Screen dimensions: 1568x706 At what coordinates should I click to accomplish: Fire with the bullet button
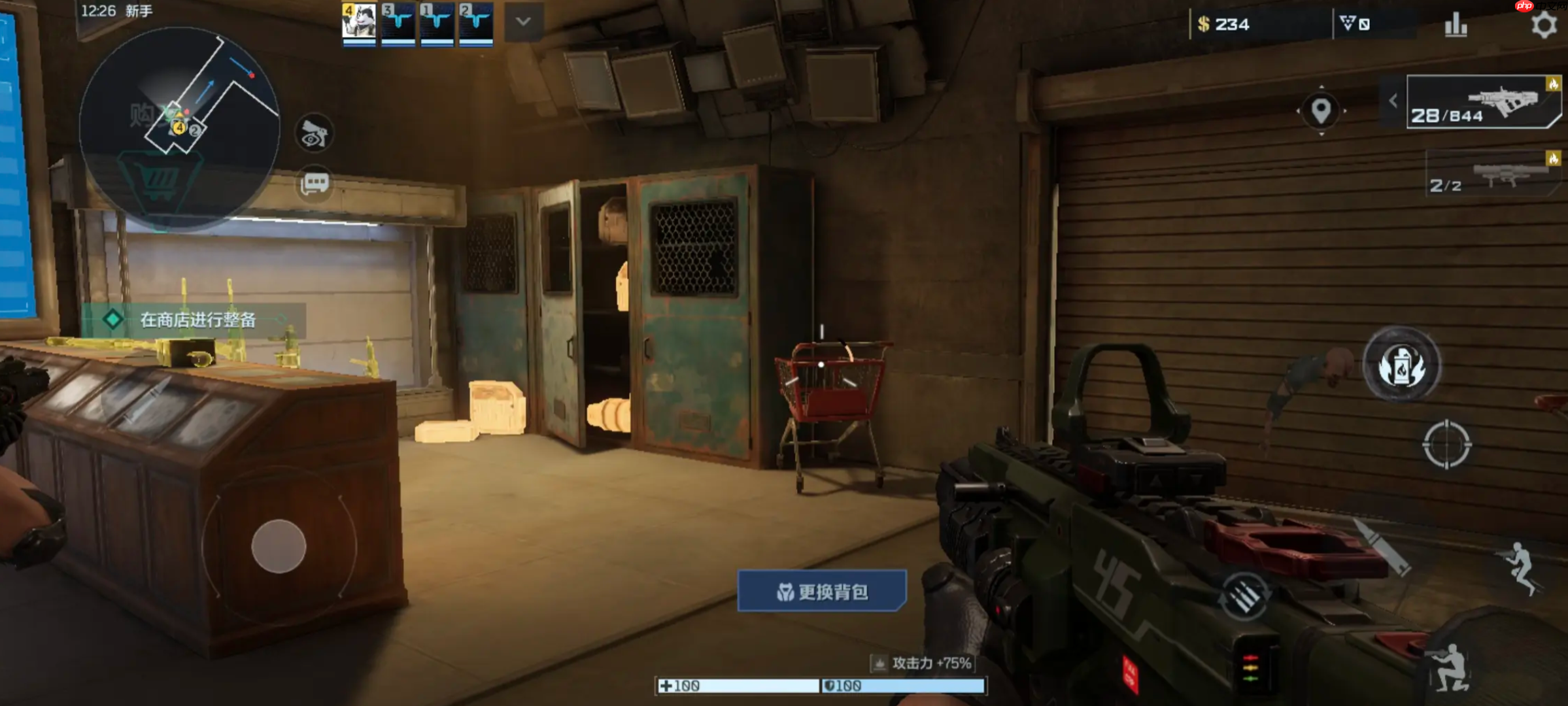(x=1382, y=547)
